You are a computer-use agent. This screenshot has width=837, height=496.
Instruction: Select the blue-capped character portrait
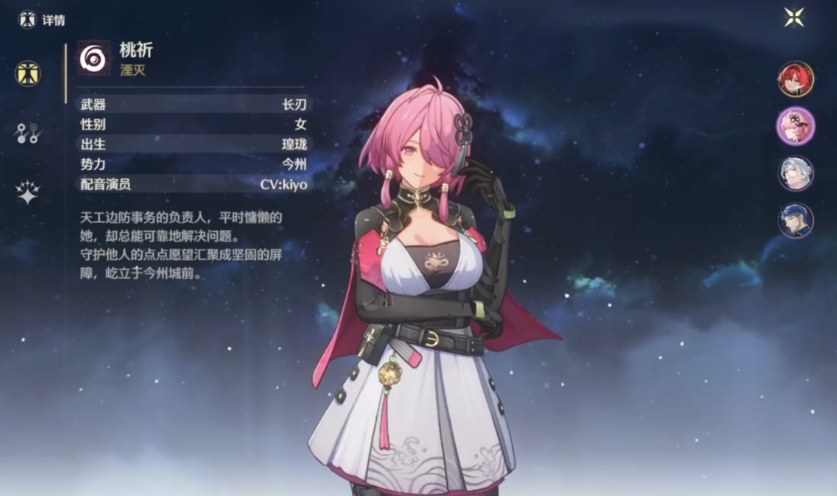coord(796,220)
